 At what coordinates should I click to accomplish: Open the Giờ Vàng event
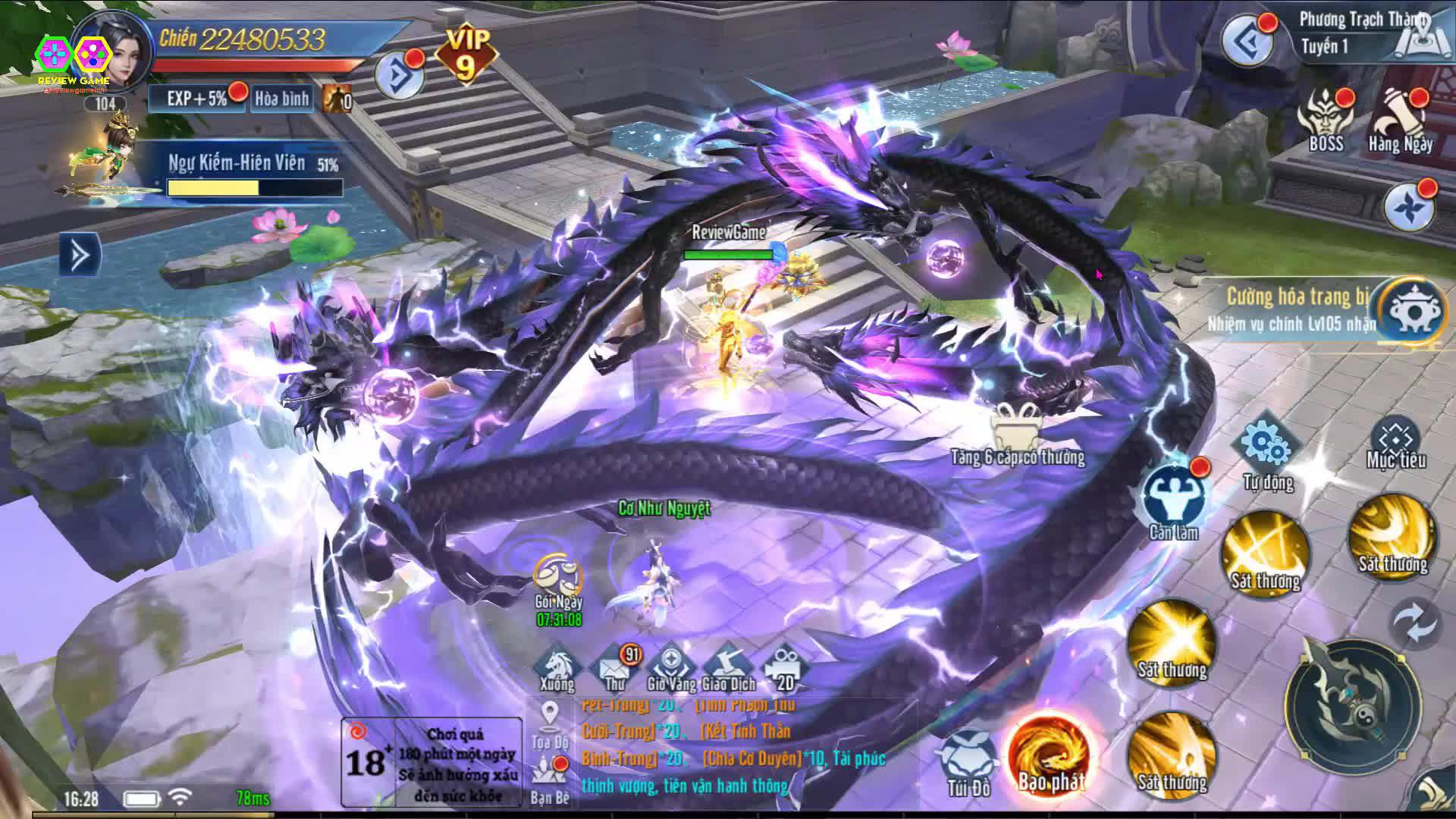point(671,668)
